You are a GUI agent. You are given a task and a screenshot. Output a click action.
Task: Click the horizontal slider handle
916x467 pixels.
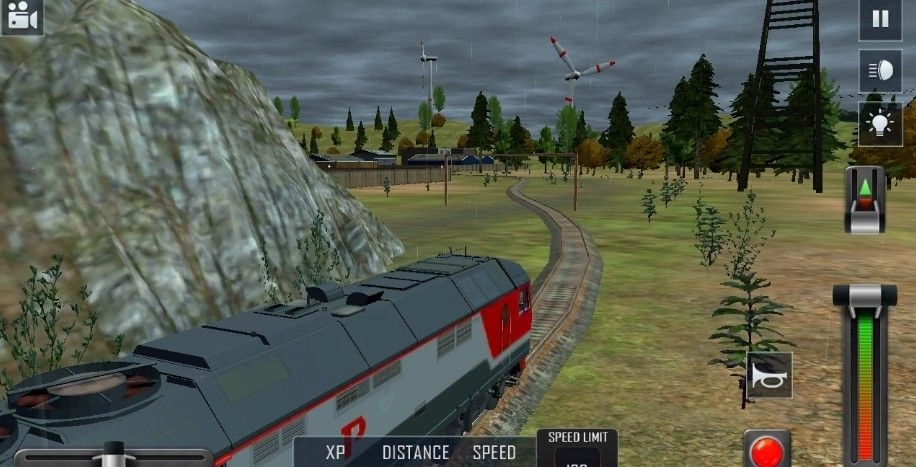pyautogui.click(x=114, y=454)
